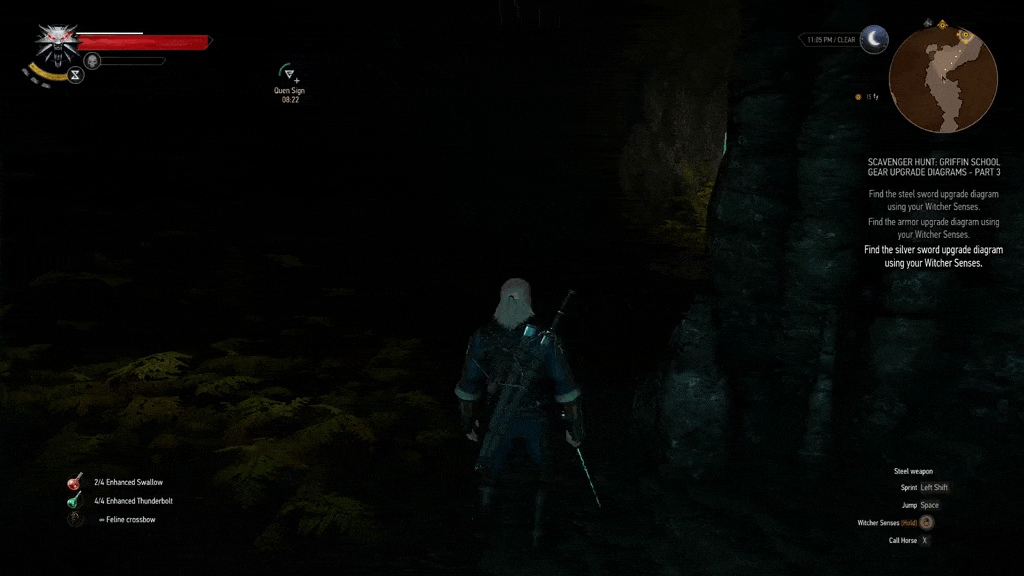1024x576 pixels.
Task: Click the circular minimap
Action: click(943, 80)
